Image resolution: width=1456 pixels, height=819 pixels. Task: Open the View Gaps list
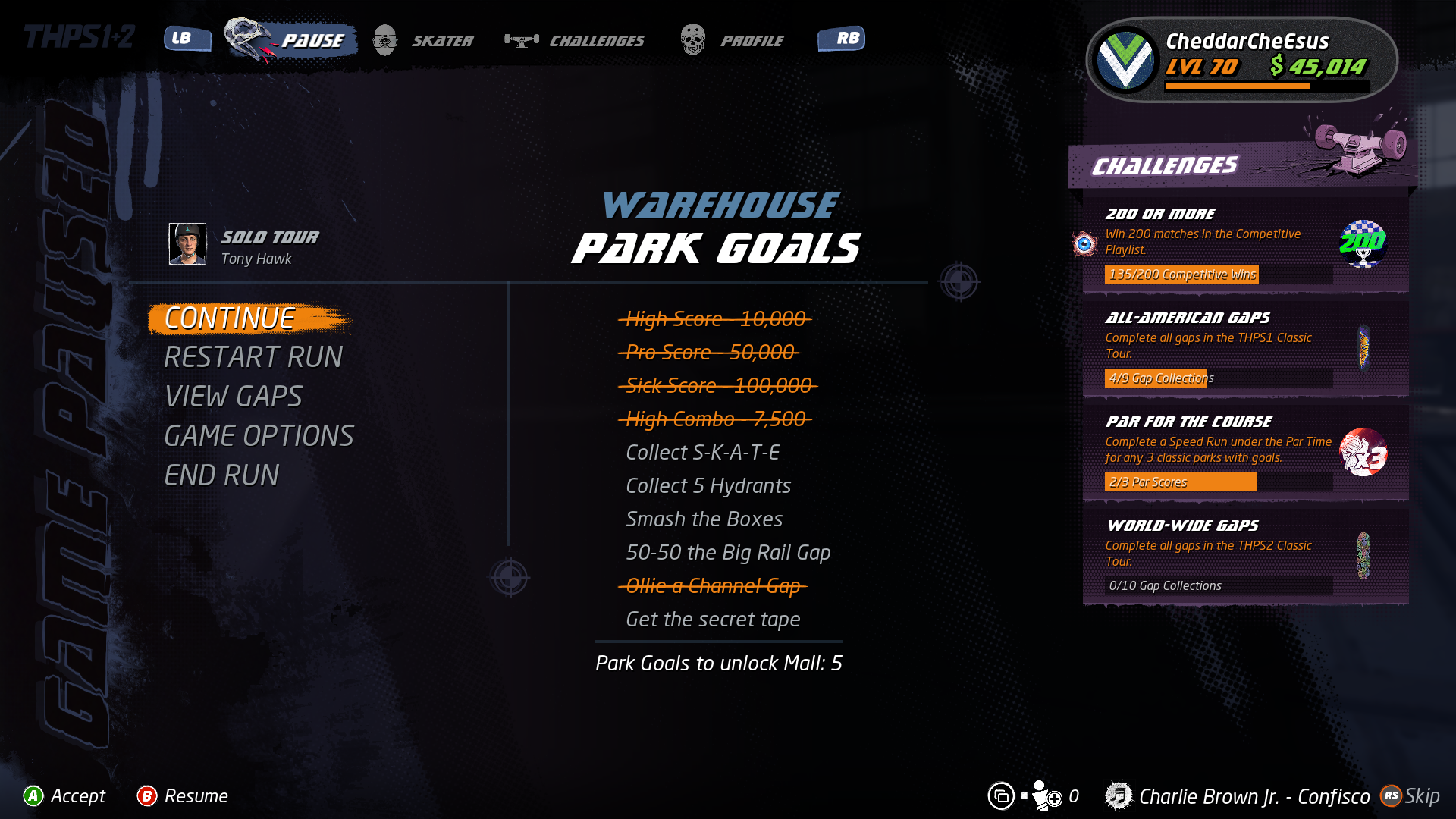[234, 397]
